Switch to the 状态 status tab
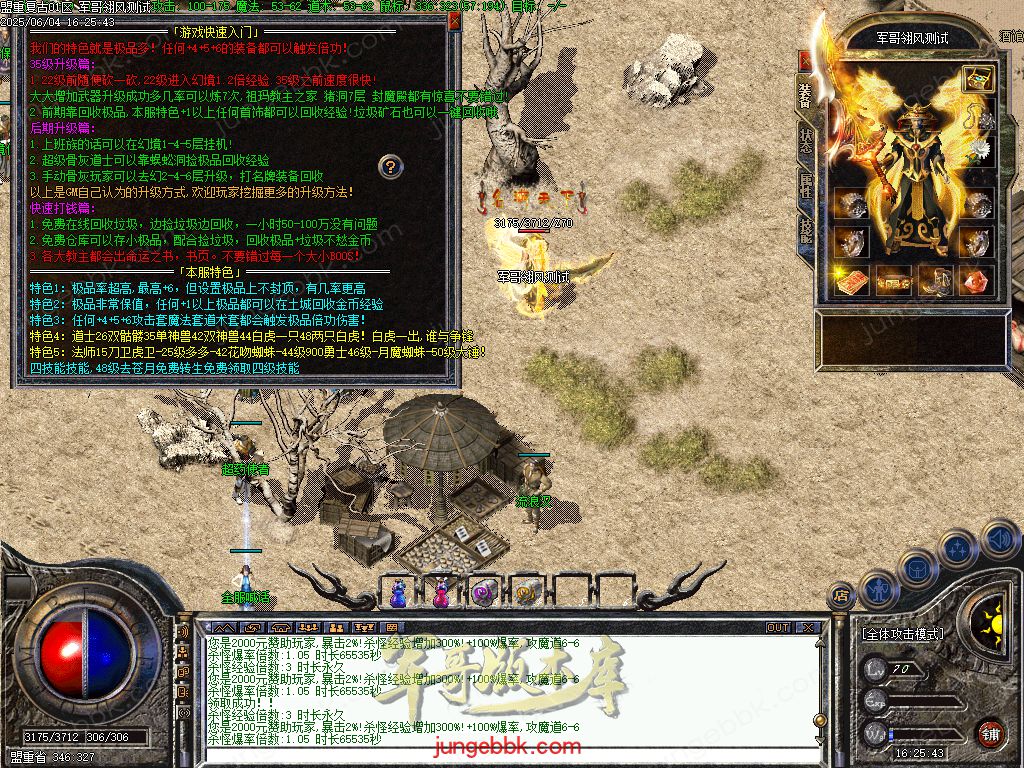Screen dimensions: 1024x768 coord(806,141)
